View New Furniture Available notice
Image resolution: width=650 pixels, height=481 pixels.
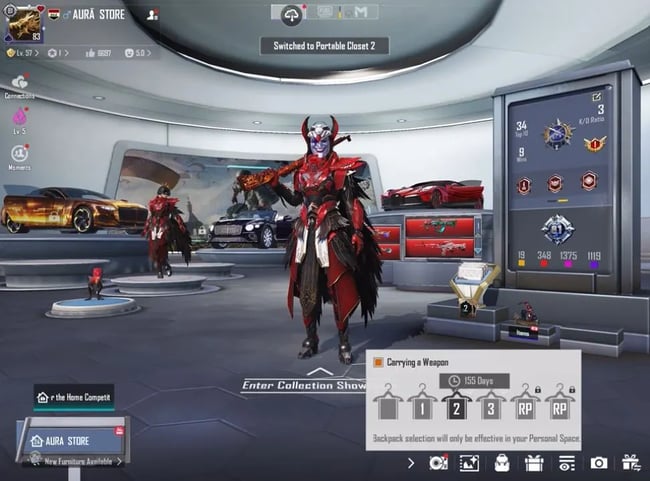(x=82, y=461)
